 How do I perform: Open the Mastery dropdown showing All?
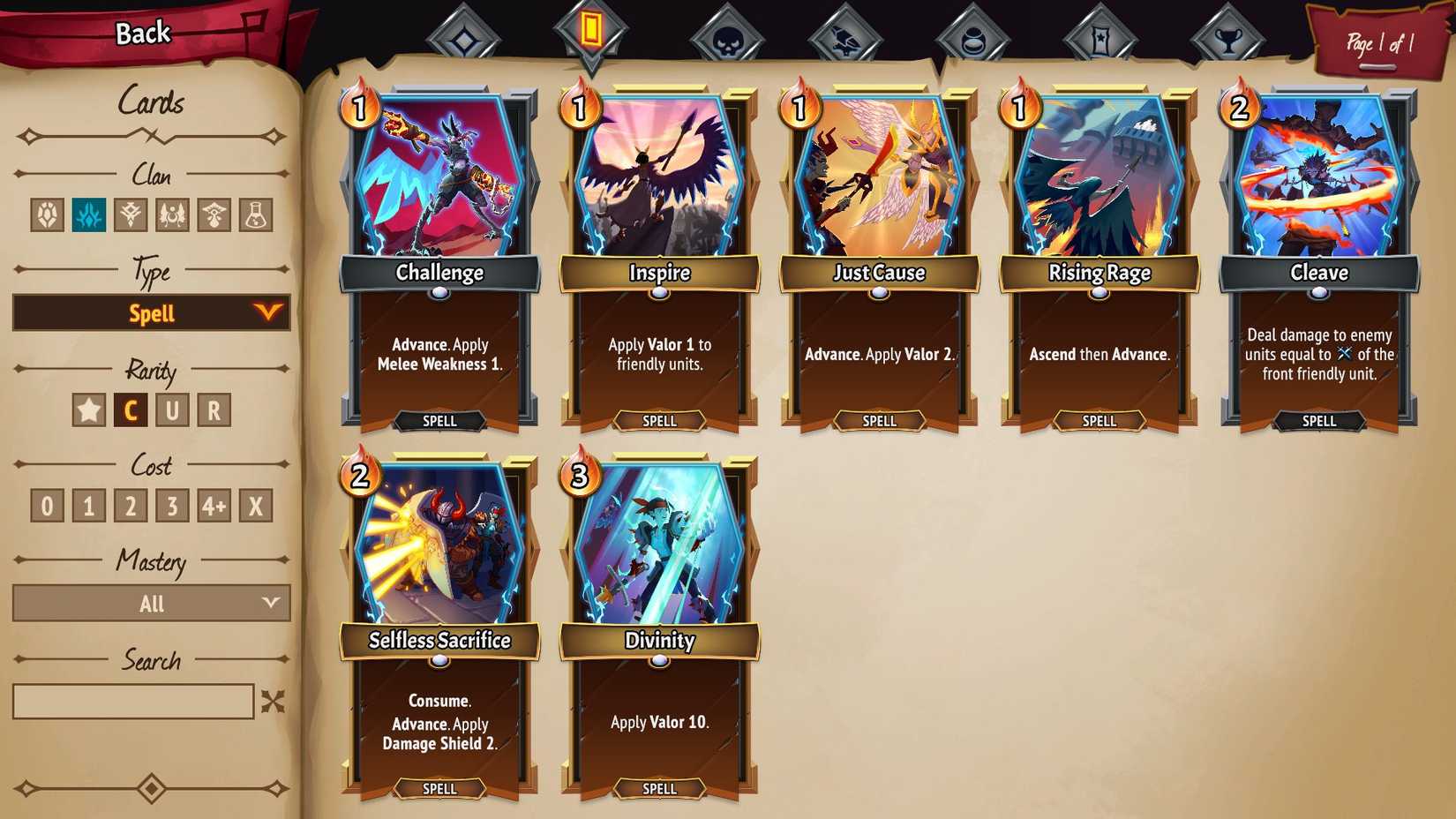151,603
